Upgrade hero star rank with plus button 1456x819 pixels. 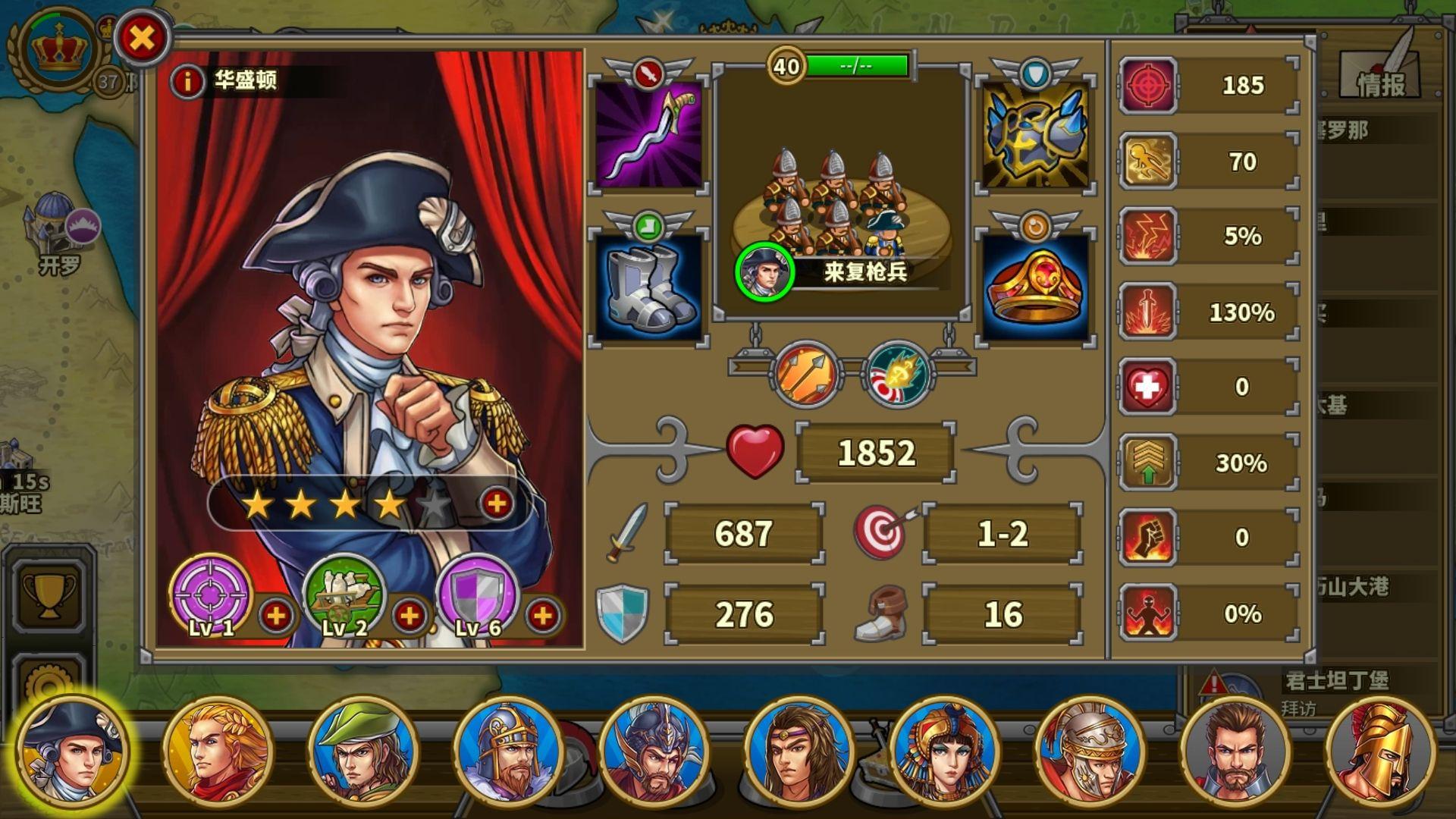pos(497,504)
